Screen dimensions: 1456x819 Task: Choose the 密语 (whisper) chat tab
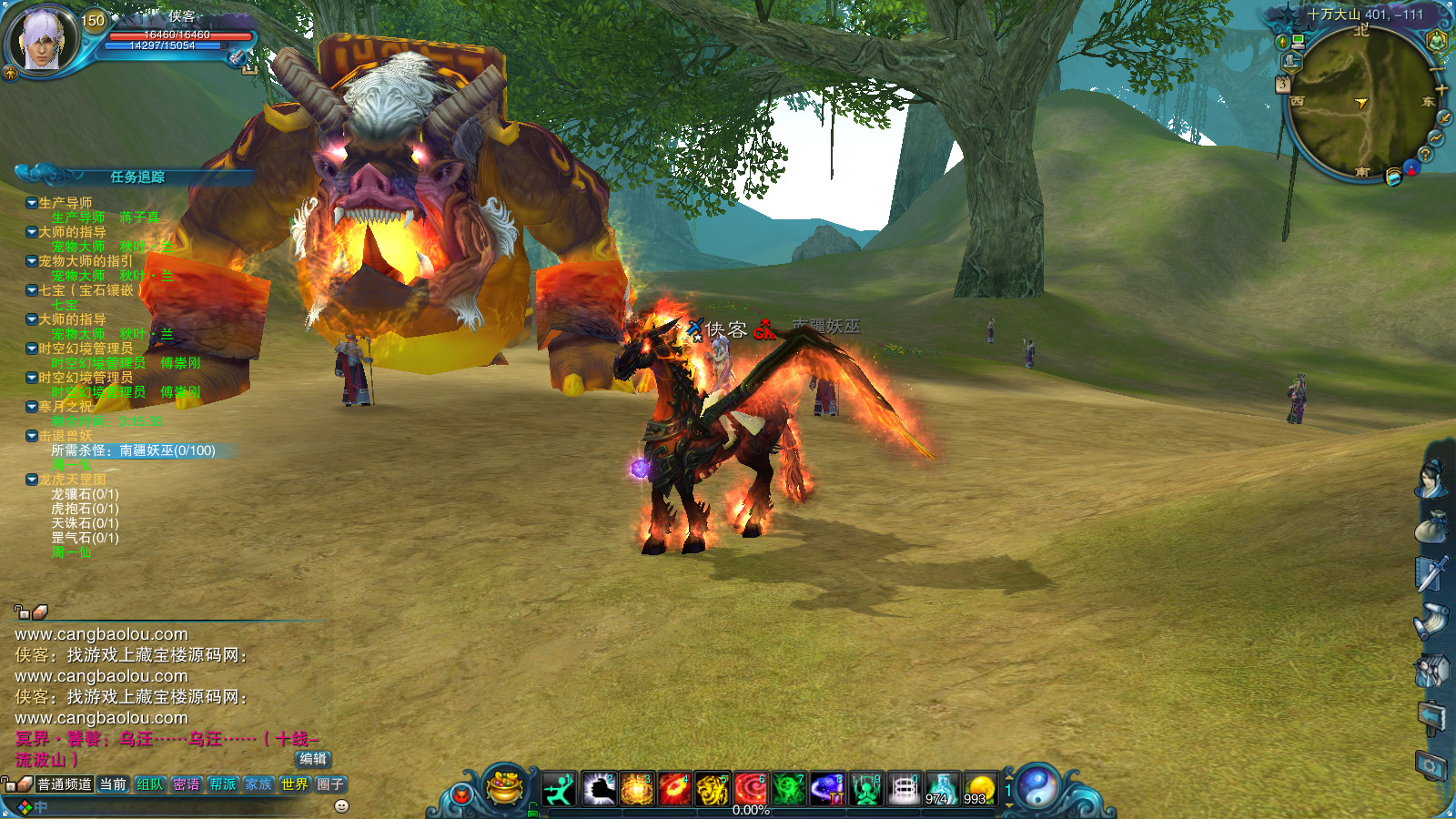coord(187,784)
